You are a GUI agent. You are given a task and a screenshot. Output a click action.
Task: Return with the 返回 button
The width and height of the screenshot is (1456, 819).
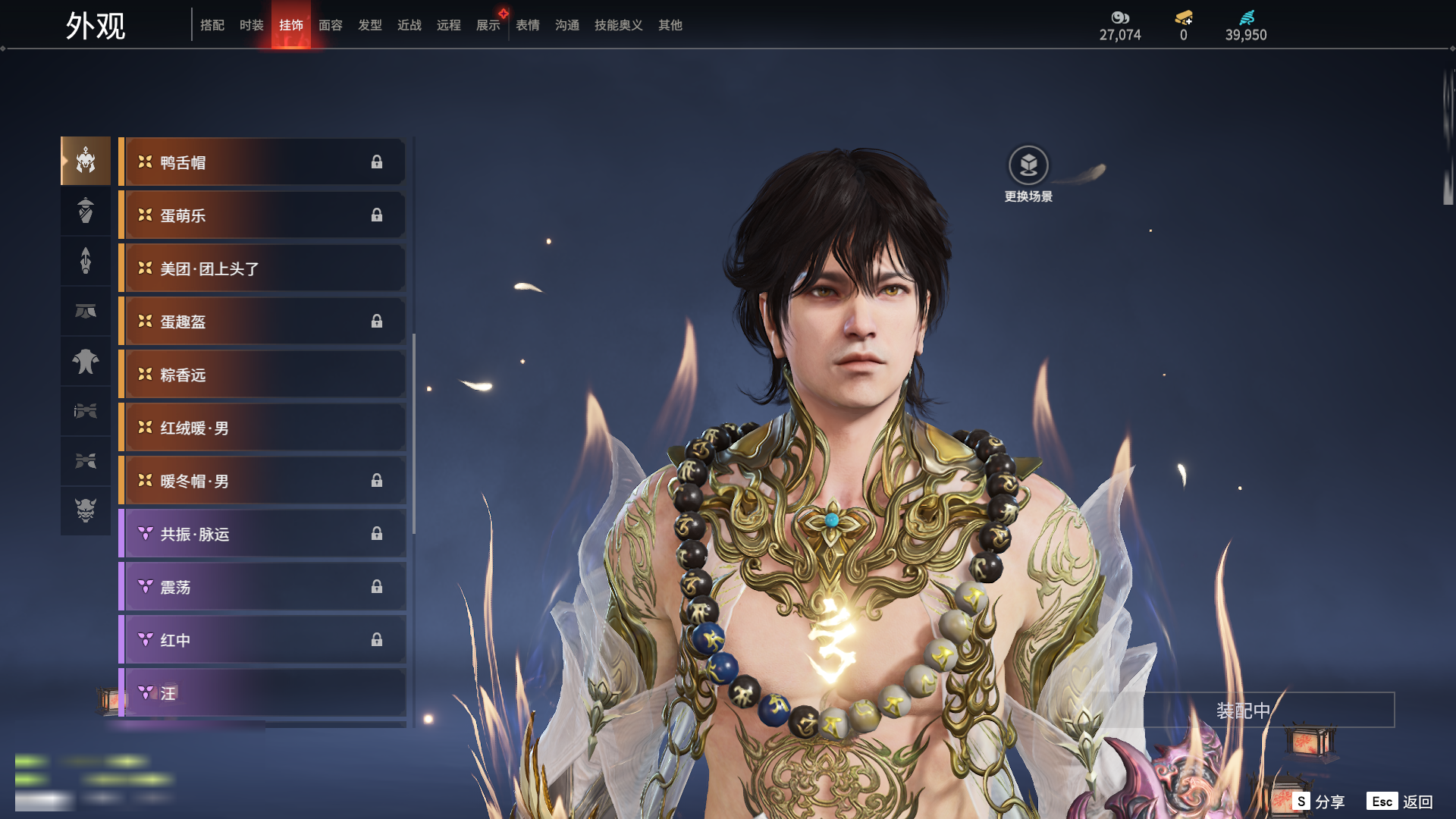(x=1401, y=802)
